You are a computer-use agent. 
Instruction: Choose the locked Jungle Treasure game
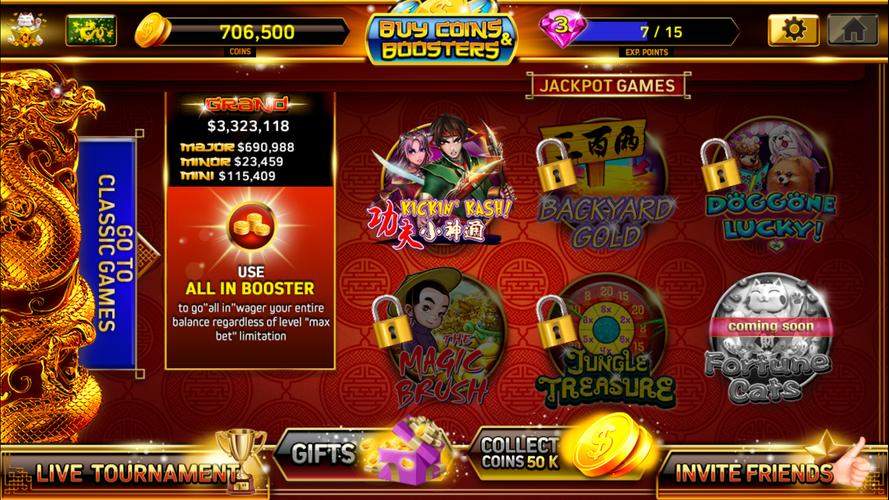click(x=600, y=345)
